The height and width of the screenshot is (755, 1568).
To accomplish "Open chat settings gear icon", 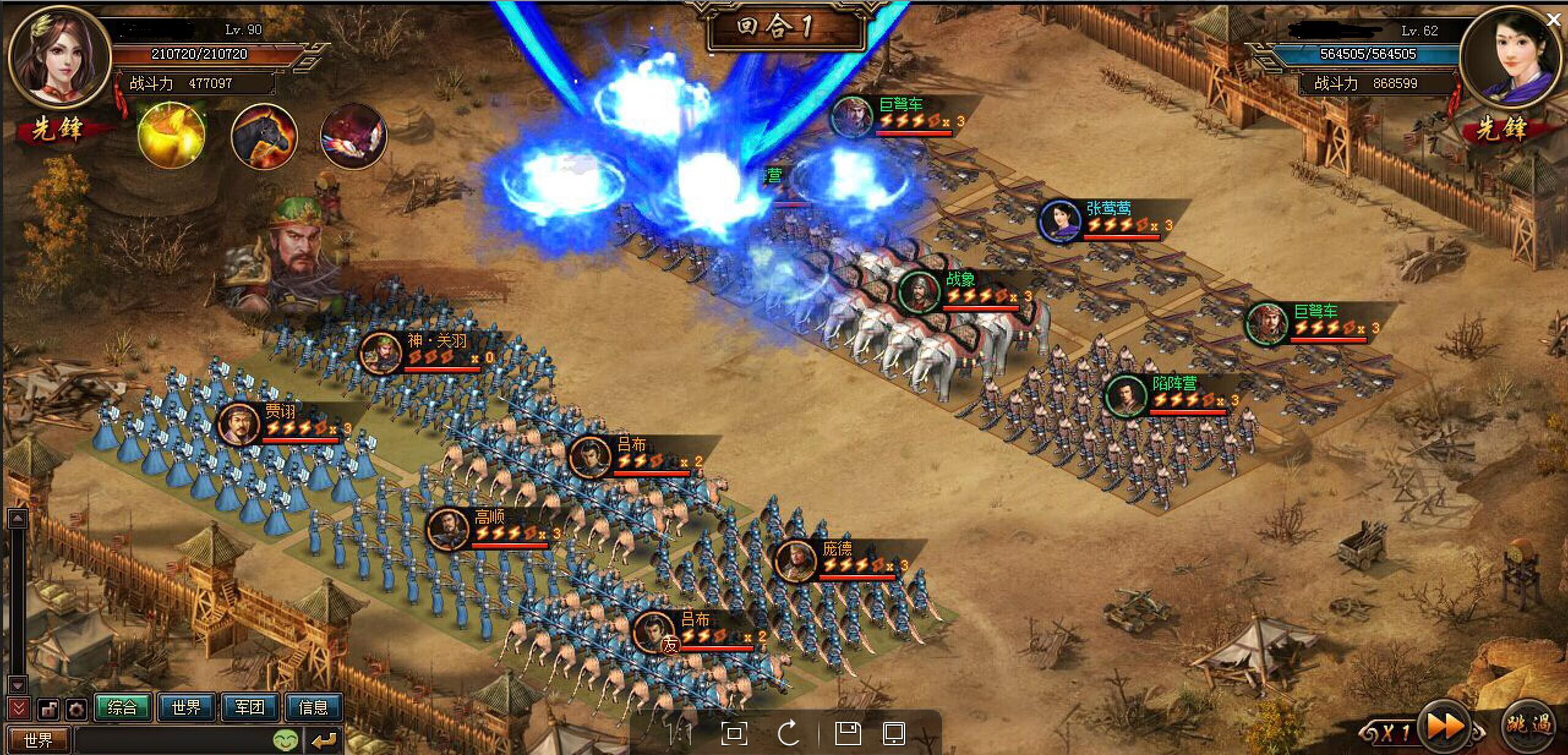I will 77,710.
